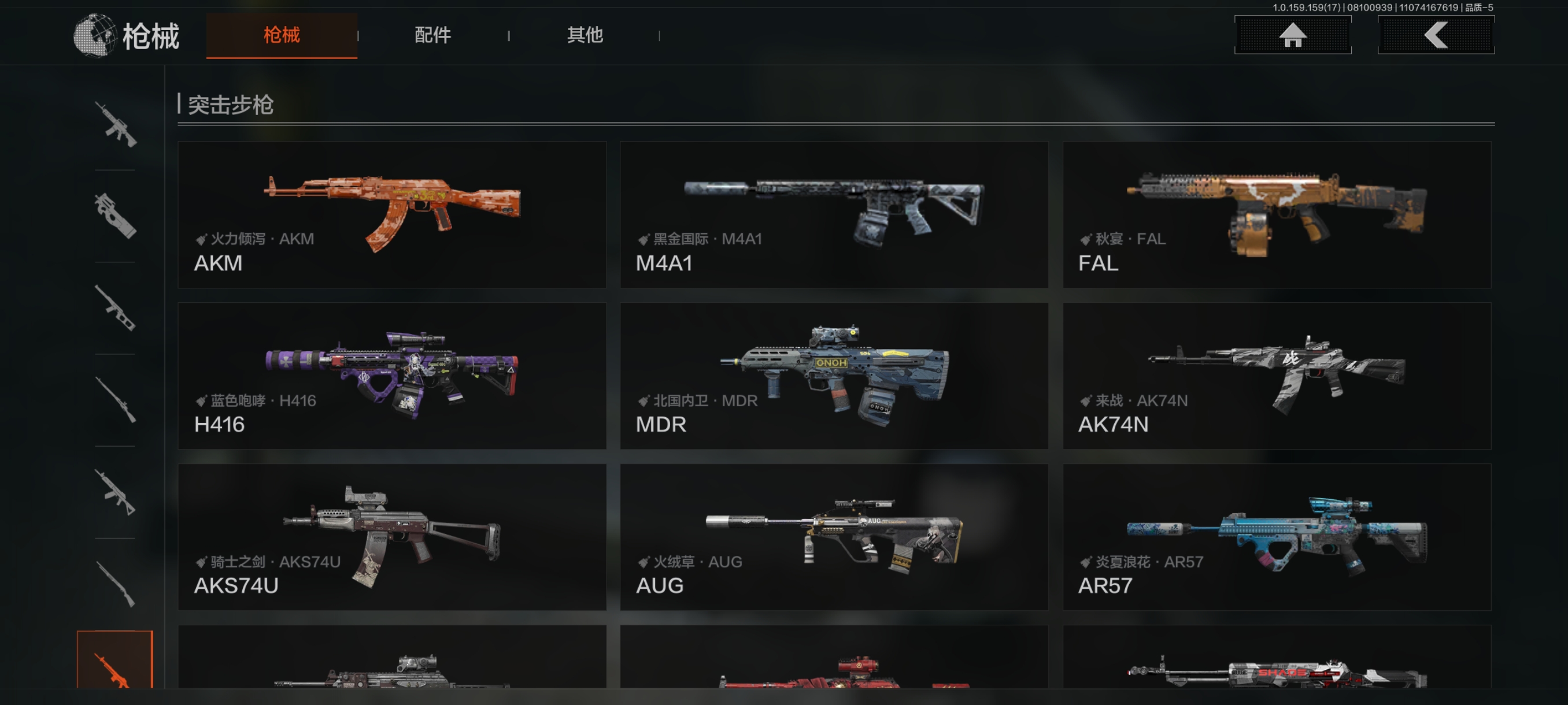Pick the purple H416 rifle card

click(391, 375)
